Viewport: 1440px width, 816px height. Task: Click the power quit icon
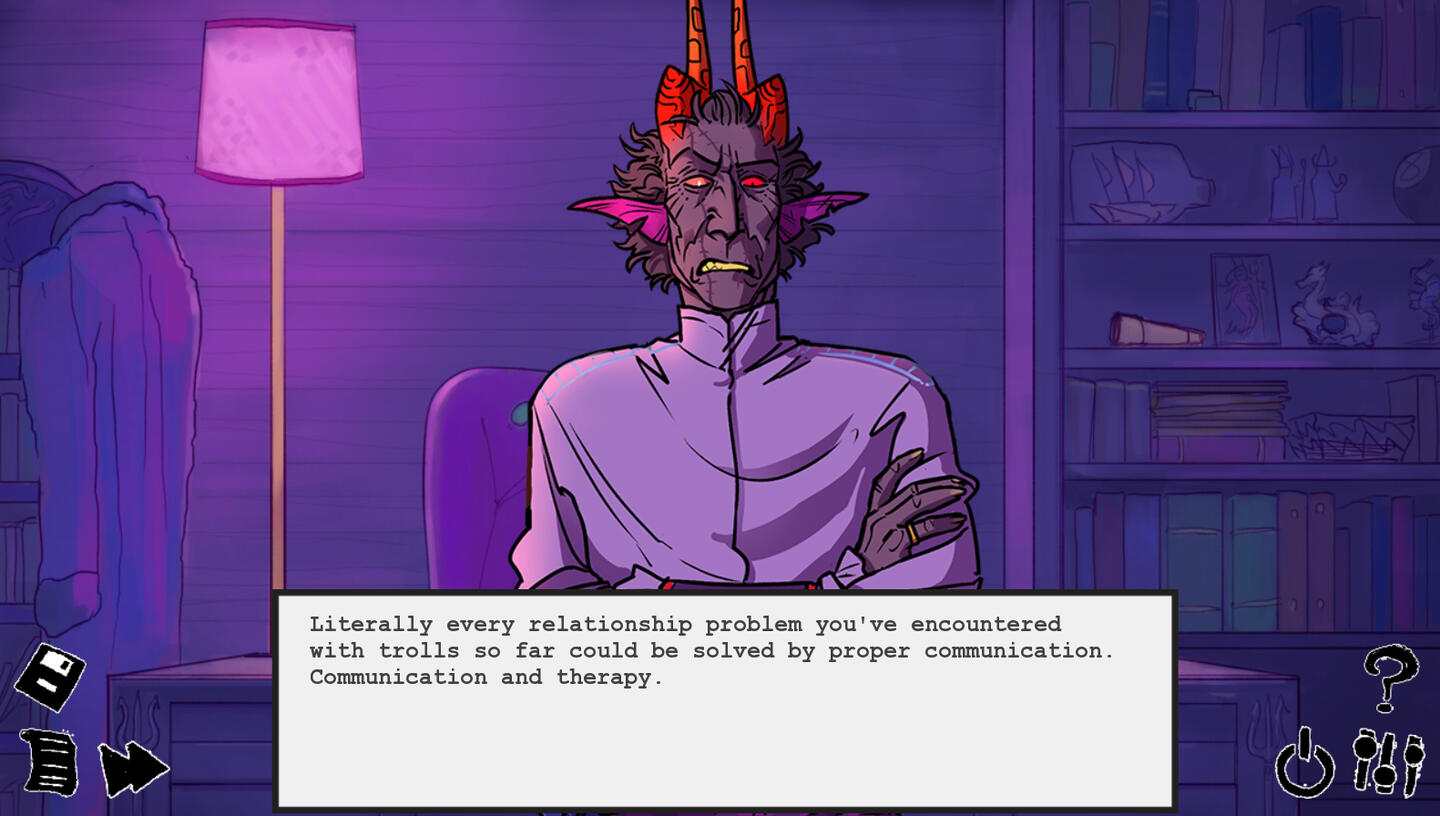(x=1305, y=764)
